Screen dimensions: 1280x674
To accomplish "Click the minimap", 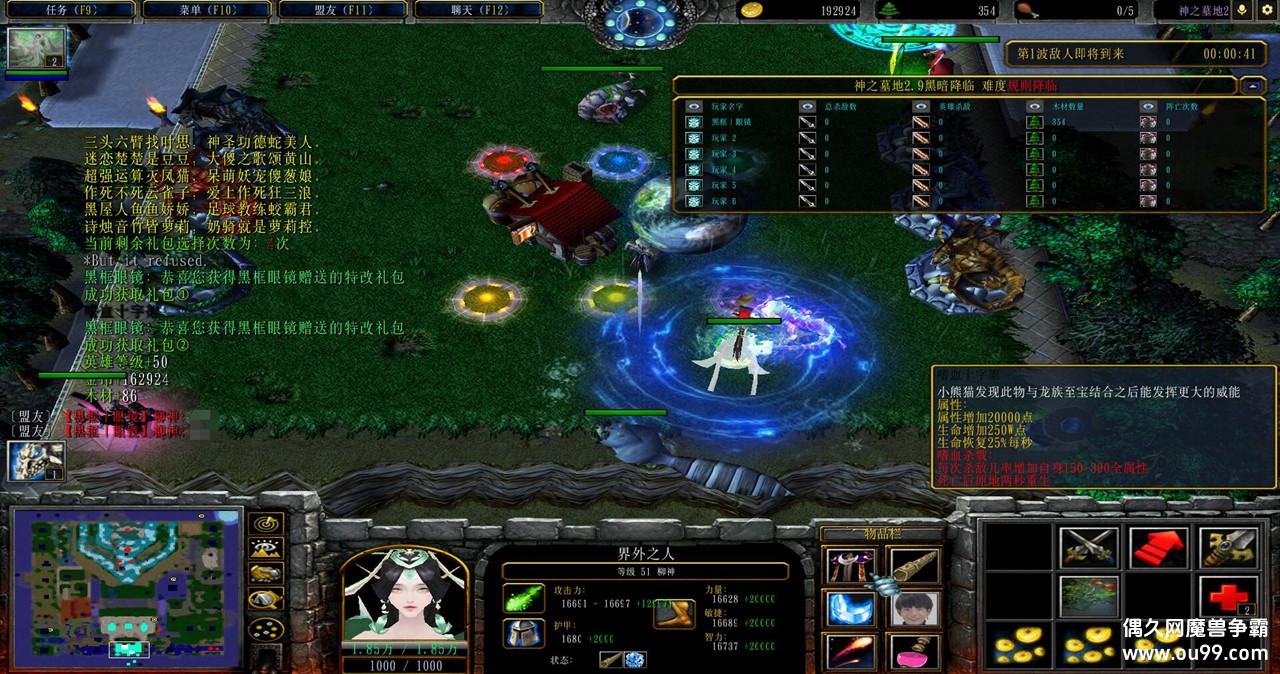I will tap(126, 588).
